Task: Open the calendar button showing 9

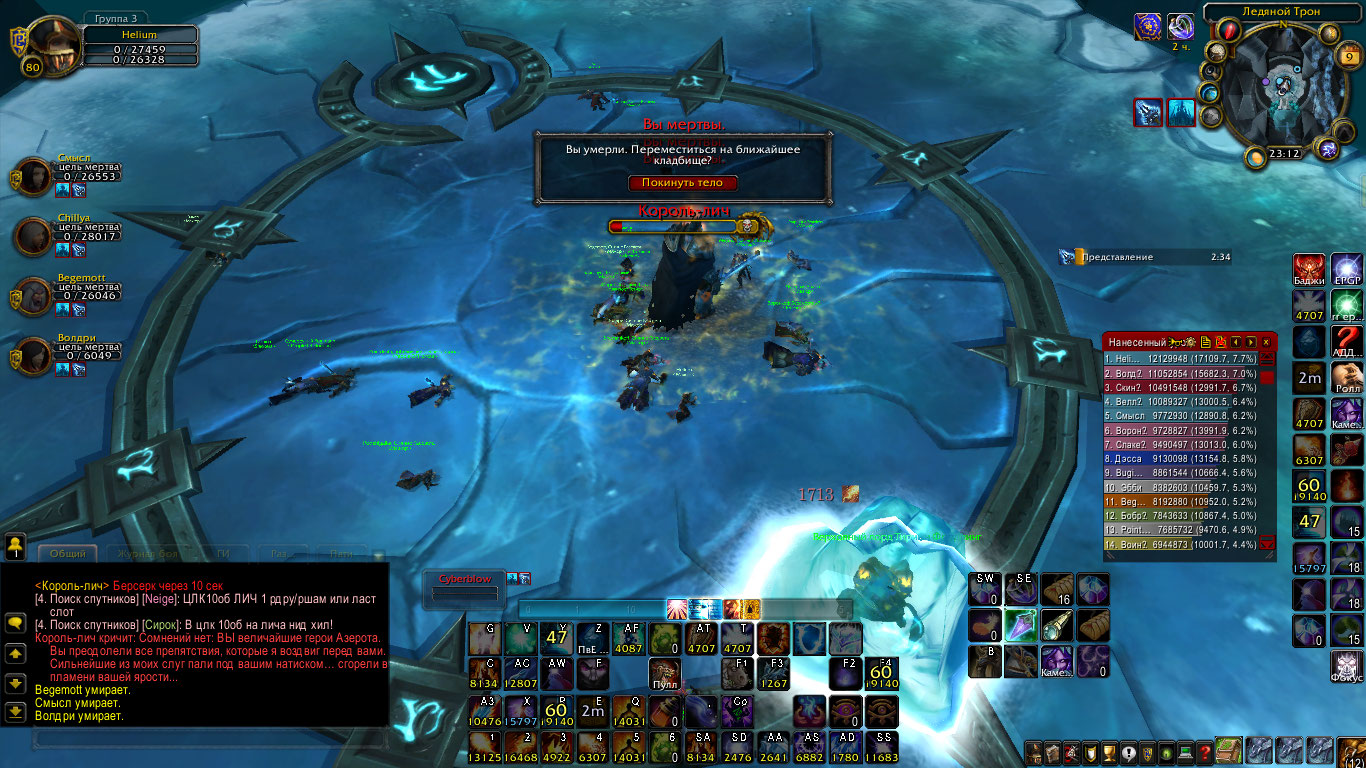Action: (x=1346, y=58)
